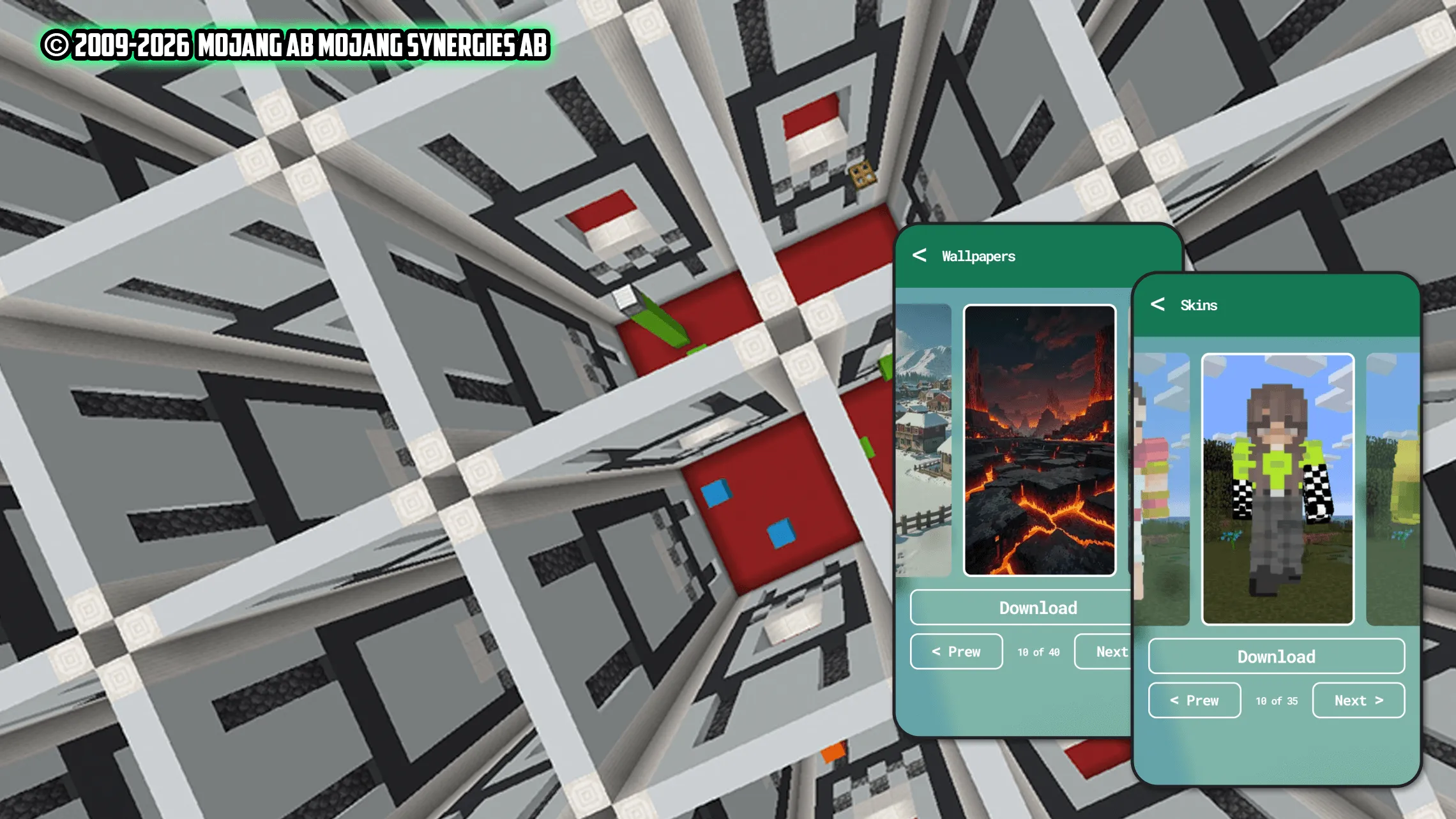Open the Wallpapers section header

(x=978, y=256)
